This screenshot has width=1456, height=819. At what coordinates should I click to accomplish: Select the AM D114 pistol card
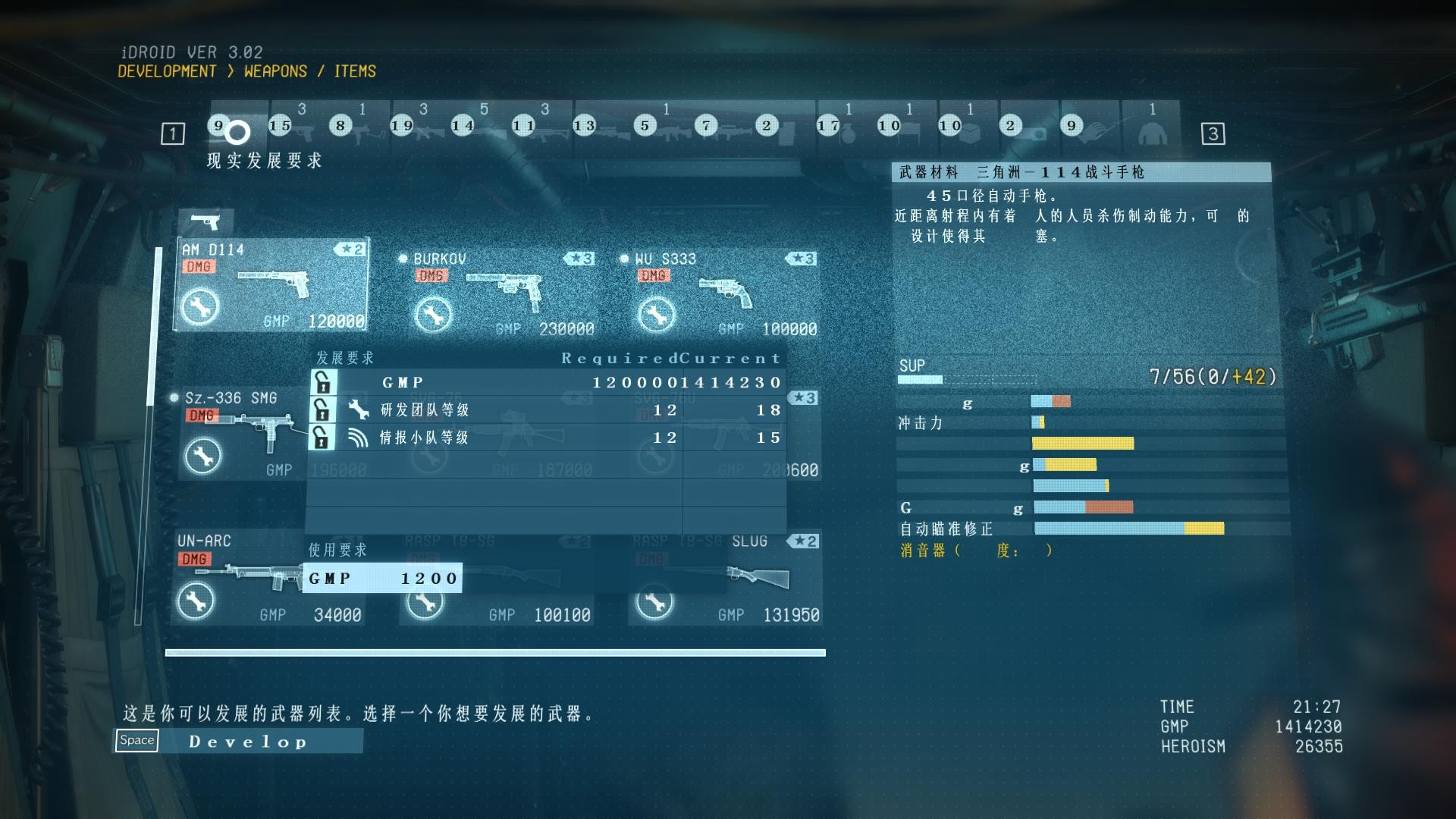271,285
